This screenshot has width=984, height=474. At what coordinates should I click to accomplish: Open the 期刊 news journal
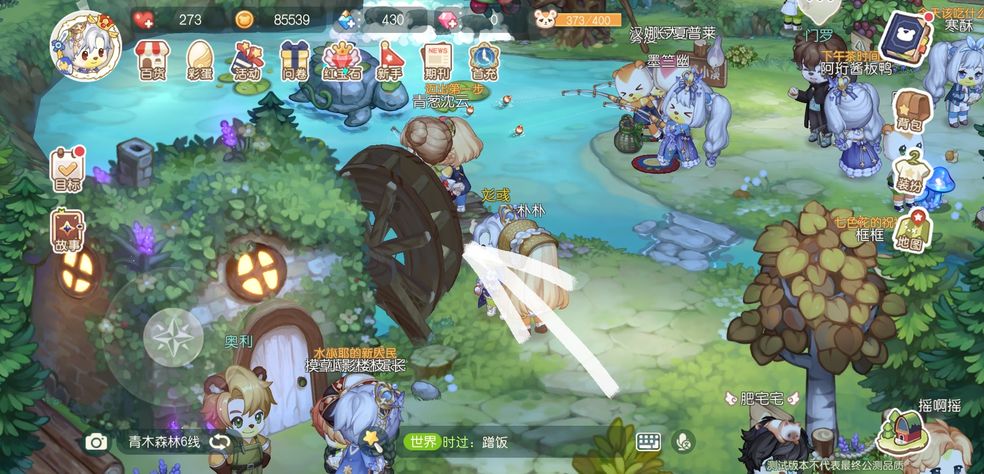click(437, 60)
